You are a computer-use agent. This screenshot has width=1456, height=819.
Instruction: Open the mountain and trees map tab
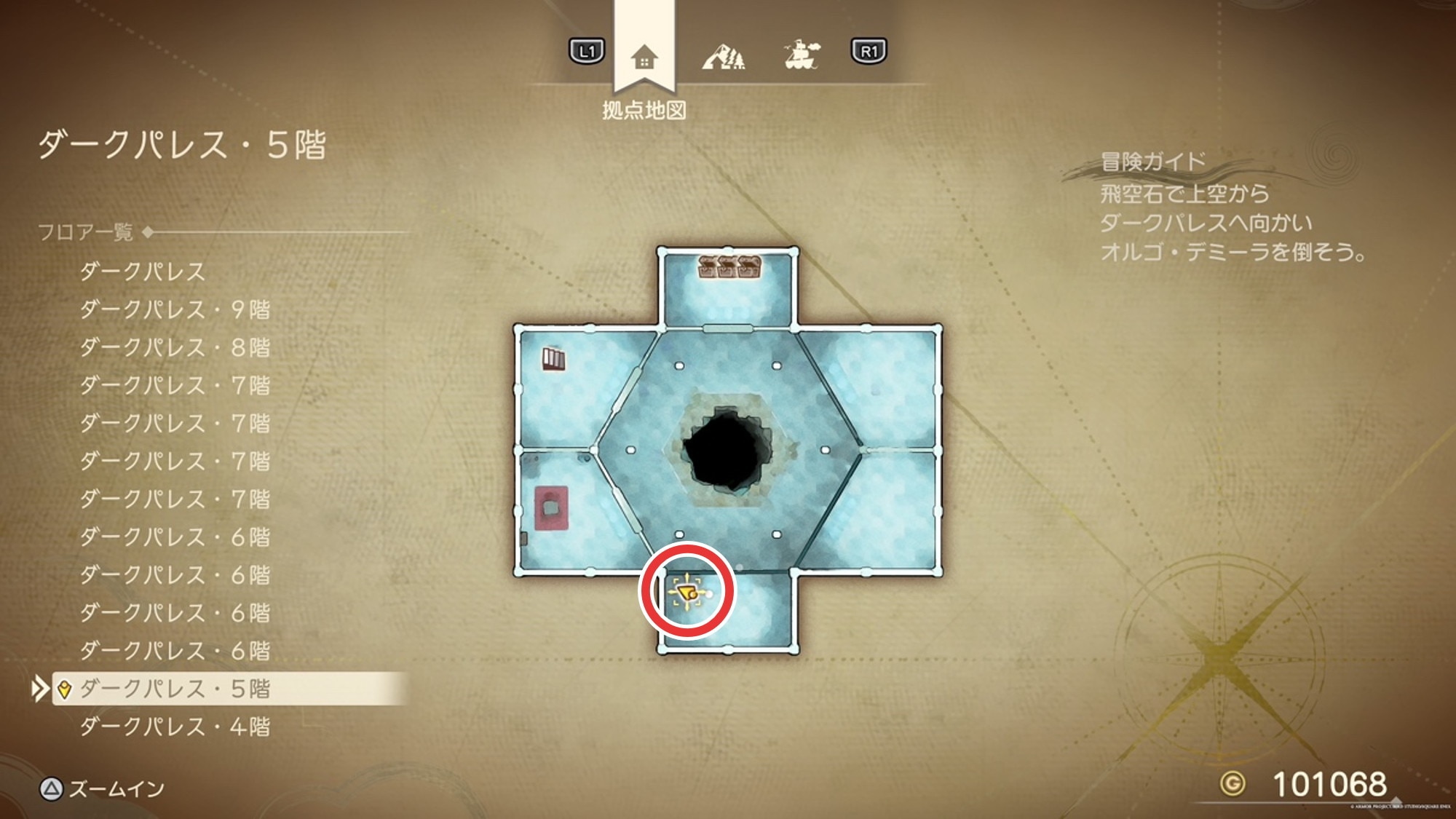click(723, 56)
